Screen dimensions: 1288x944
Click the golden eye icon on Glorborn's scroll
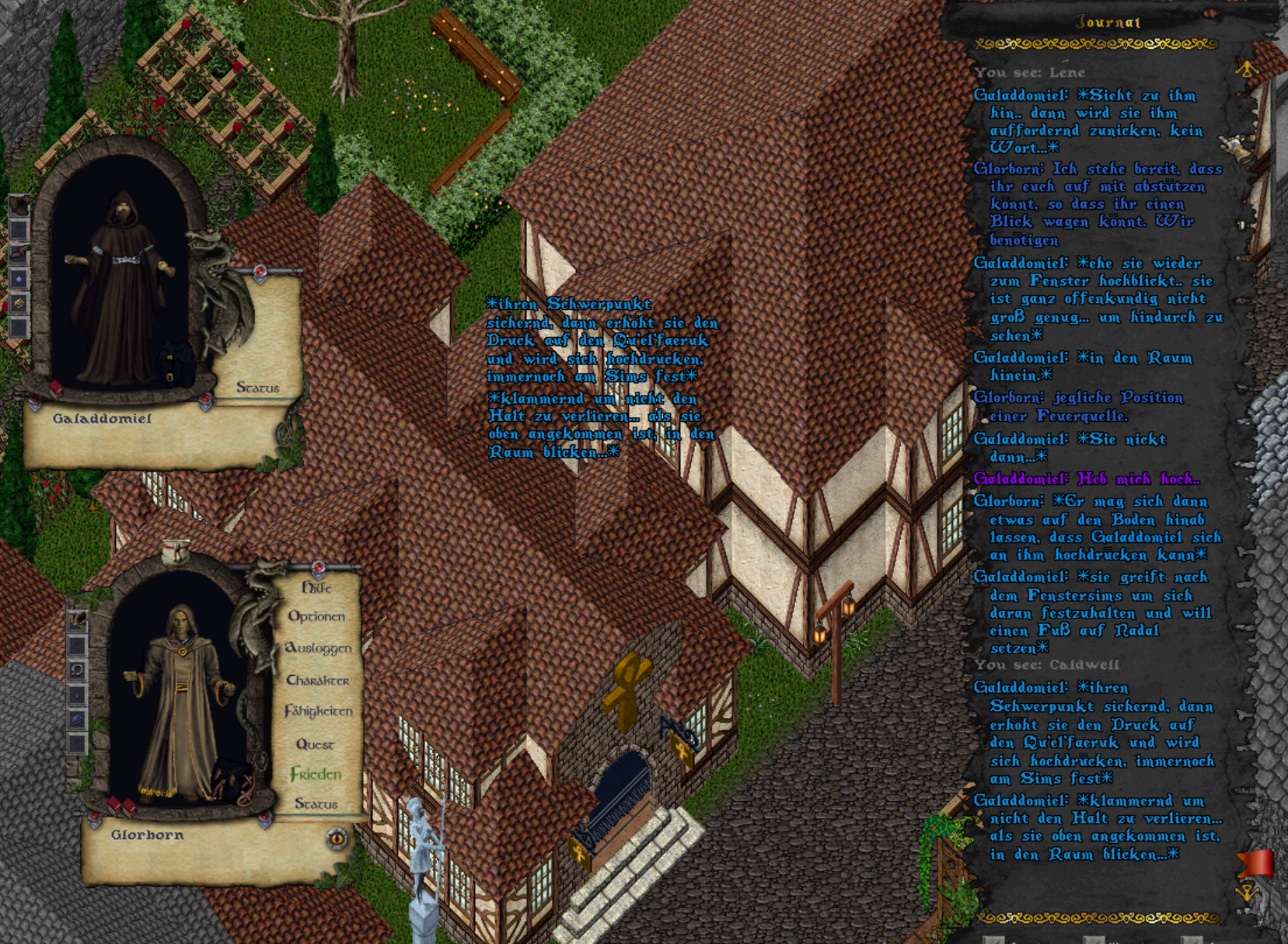[x=337, y=838]
